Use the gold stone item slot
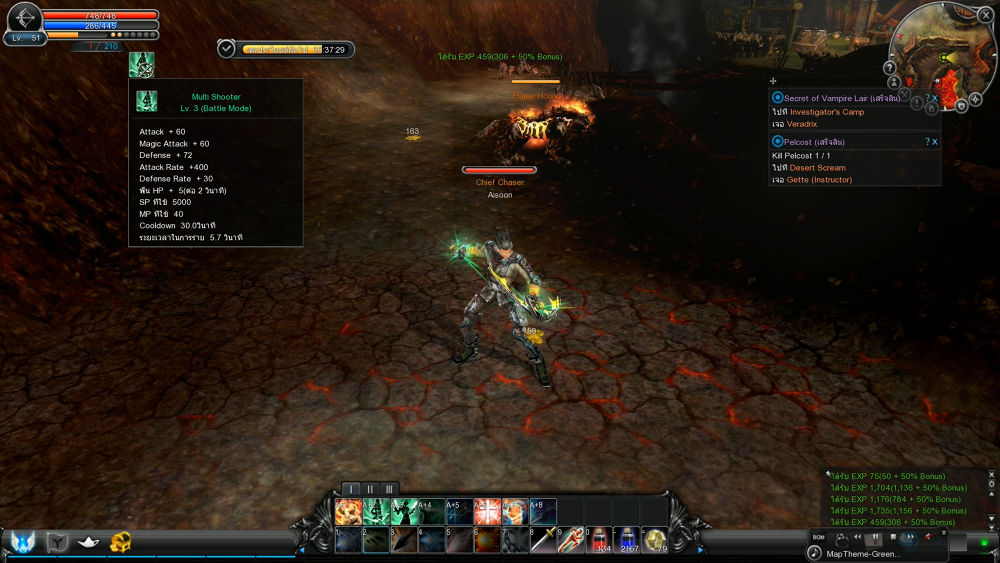 click(x=655, y=540)
